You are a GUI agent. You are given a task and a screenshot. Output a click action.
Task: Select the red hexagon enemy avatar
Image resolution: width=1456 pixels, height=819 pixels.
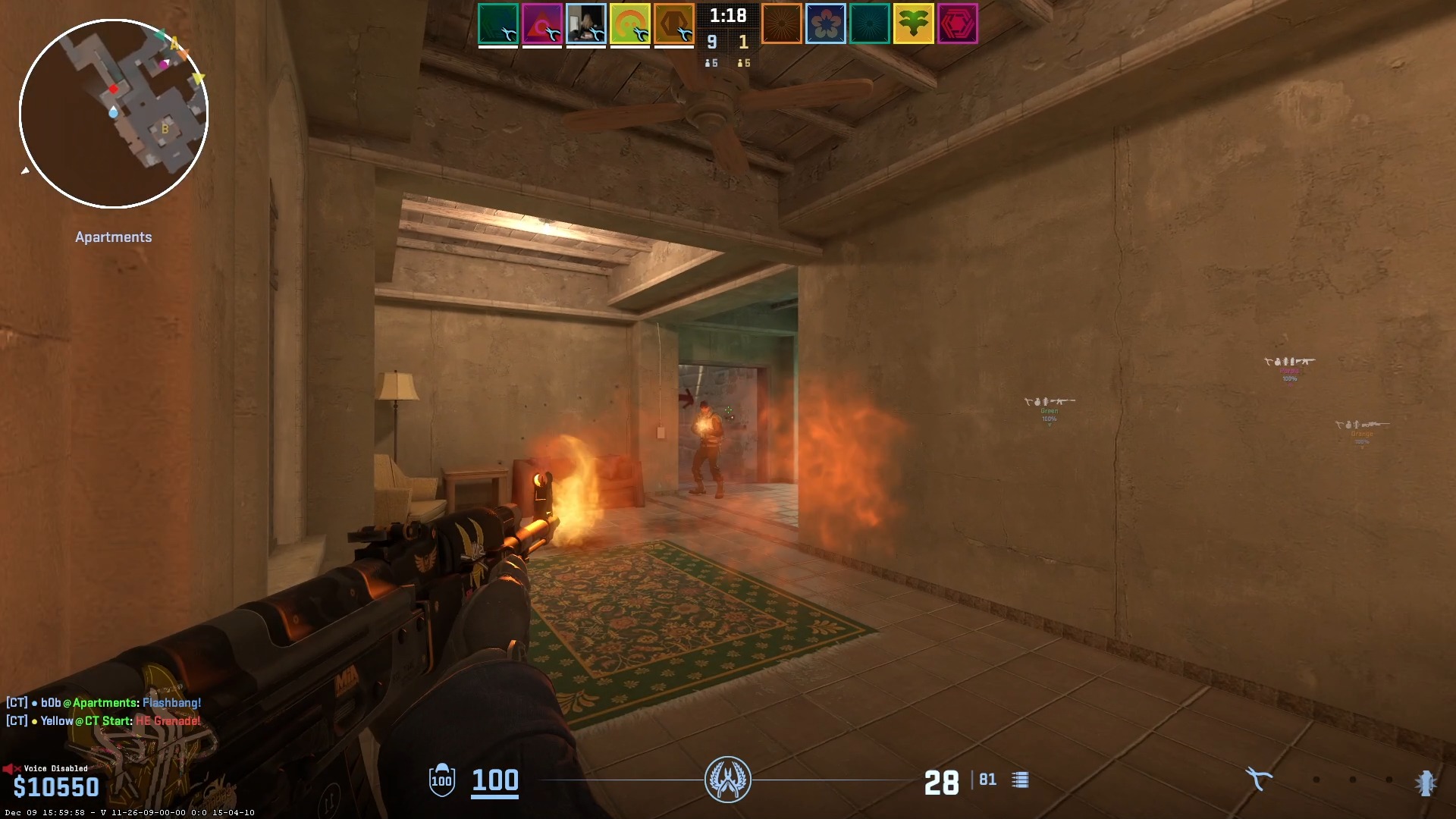[x=957, y=24]
